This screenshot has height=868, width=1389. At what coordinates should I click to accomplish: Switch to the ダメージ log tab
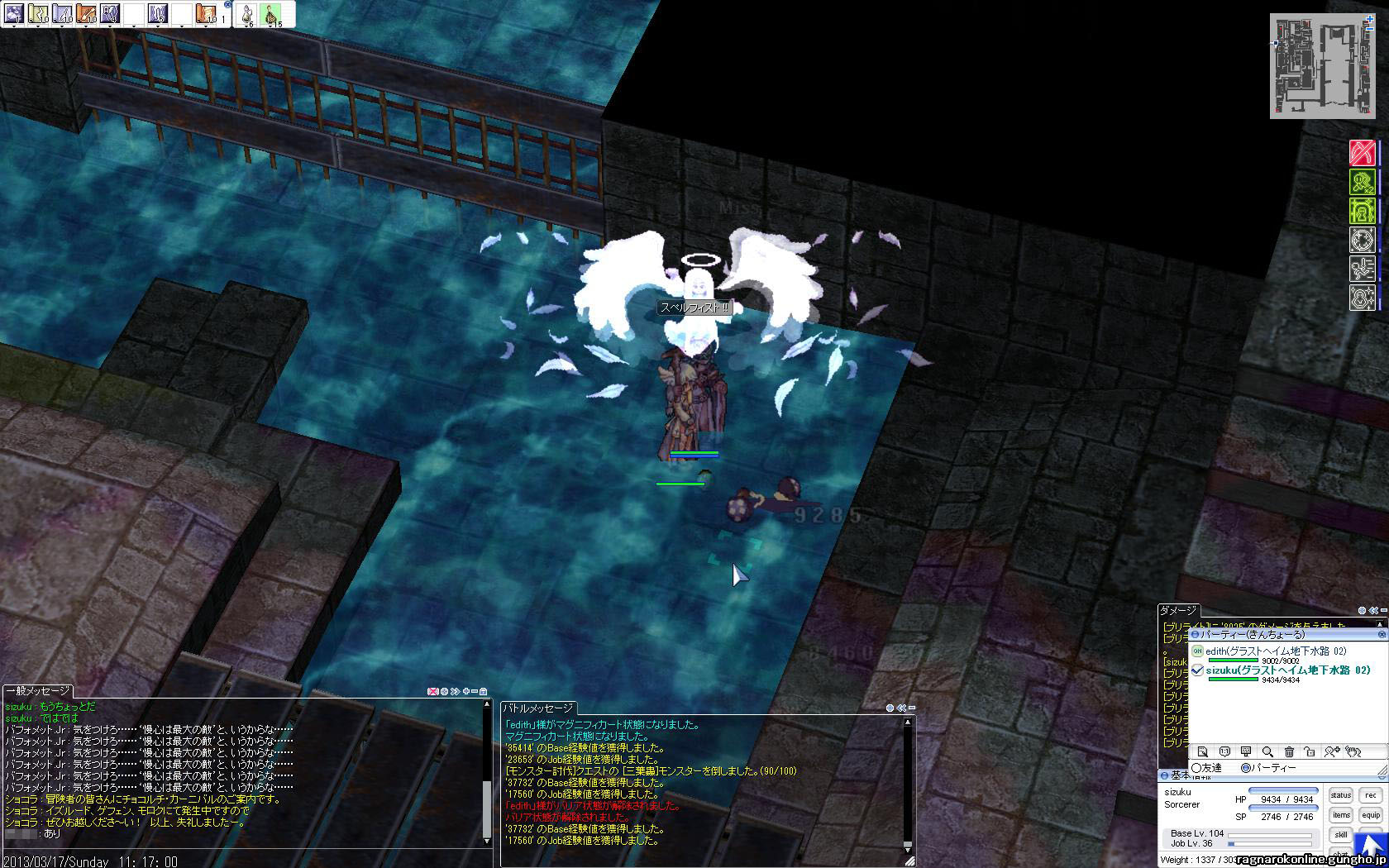(1178, 611)
